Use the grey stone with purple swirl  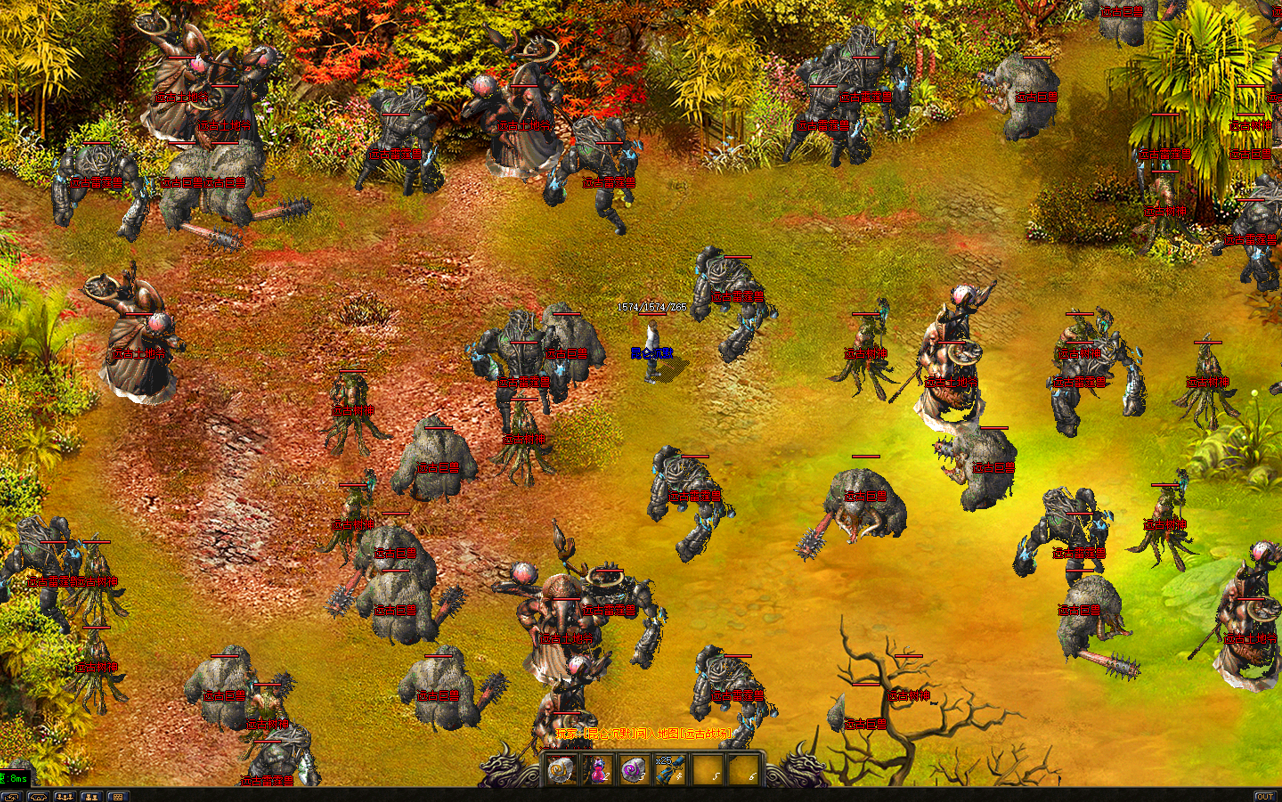click(633, 769)
